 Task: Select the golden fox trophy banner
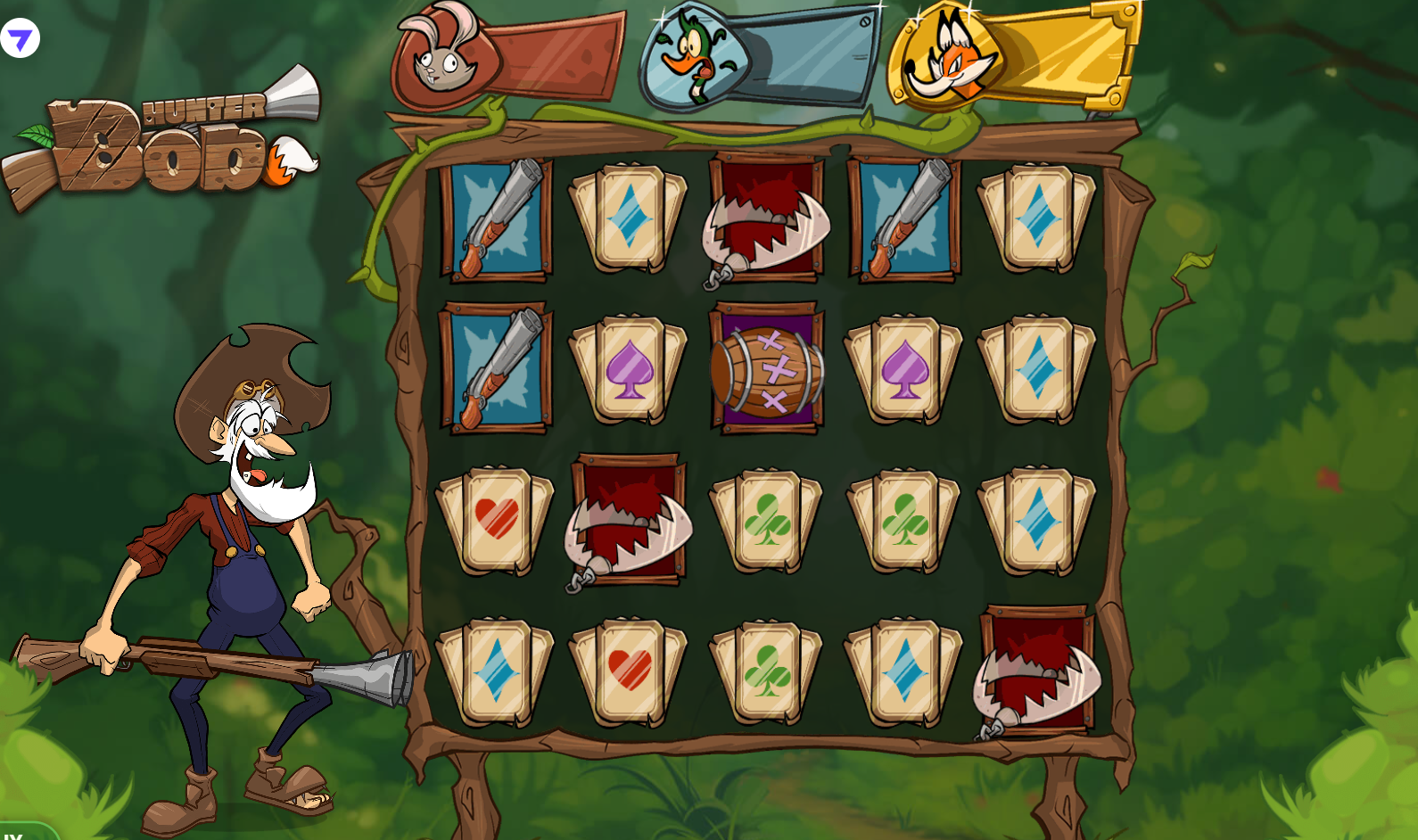[1013, 54]
